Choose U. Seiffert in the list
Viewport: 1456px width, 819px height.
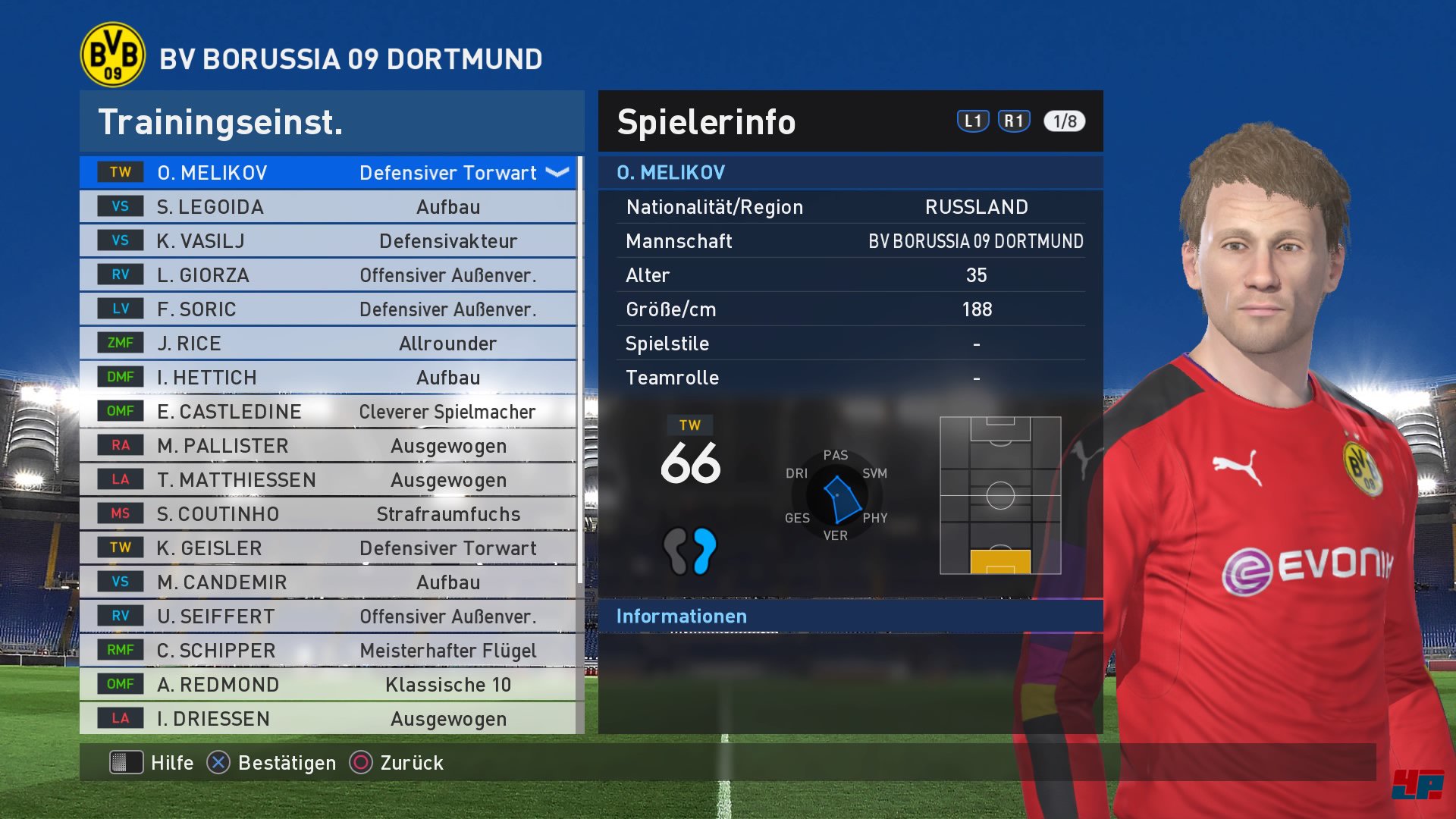pos(326,617)
